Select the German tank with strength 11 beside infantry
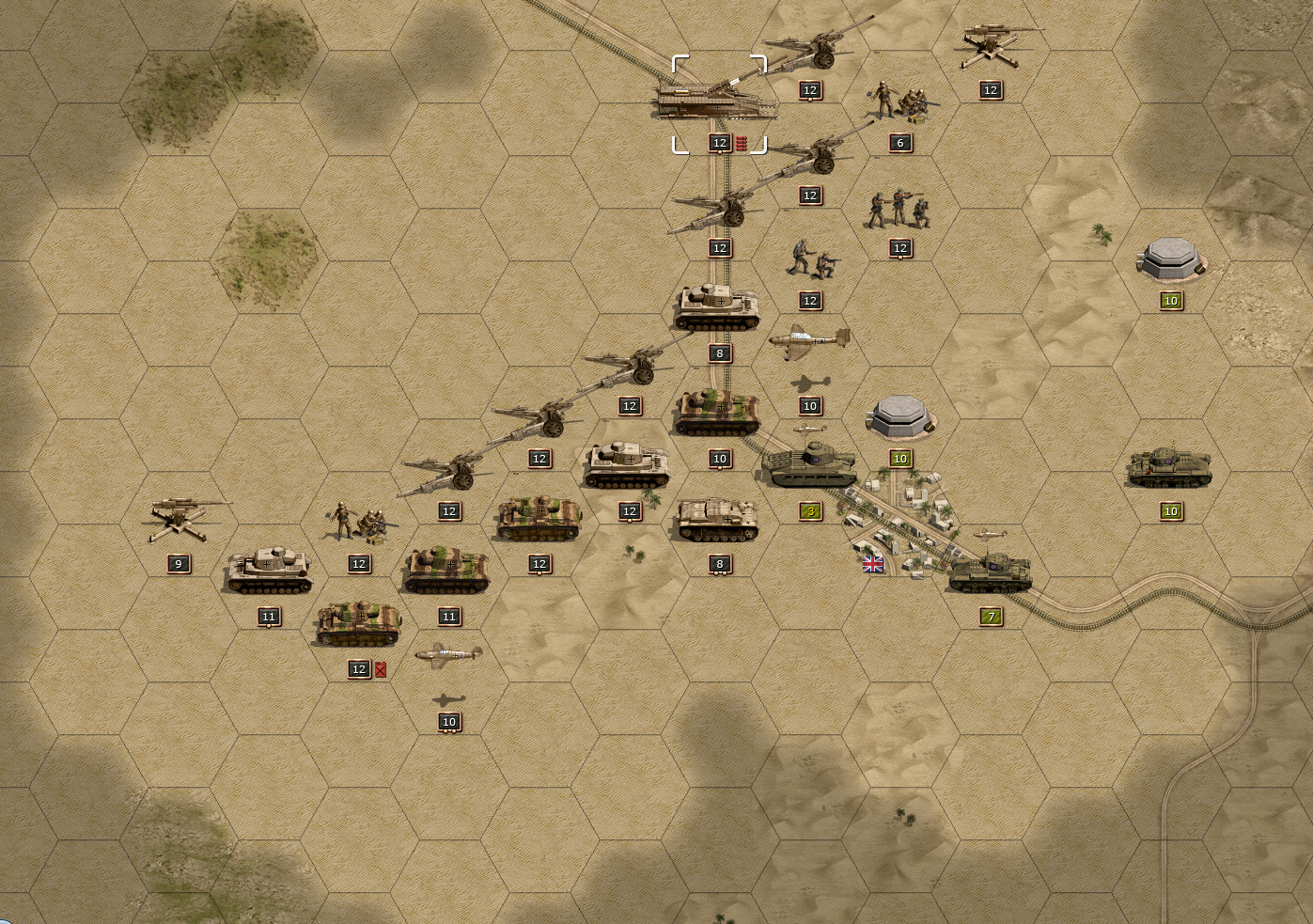Screen dimensions: 1313x924 click(x=269, y=572)
